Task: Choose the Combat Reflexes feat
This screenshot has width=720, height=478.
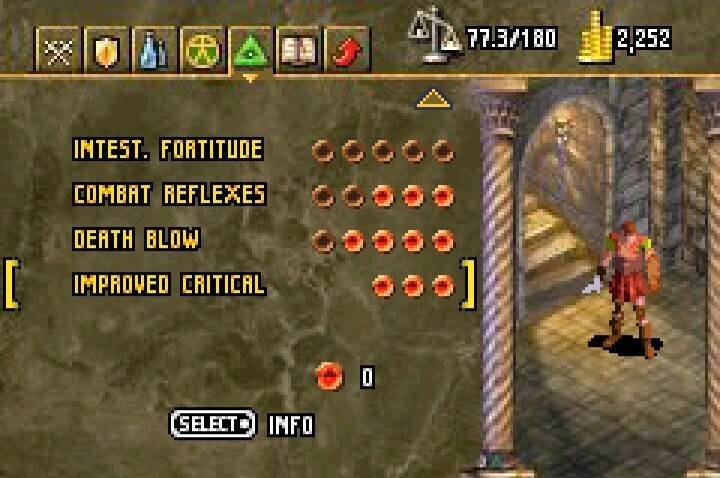Action: pos(168,195)
